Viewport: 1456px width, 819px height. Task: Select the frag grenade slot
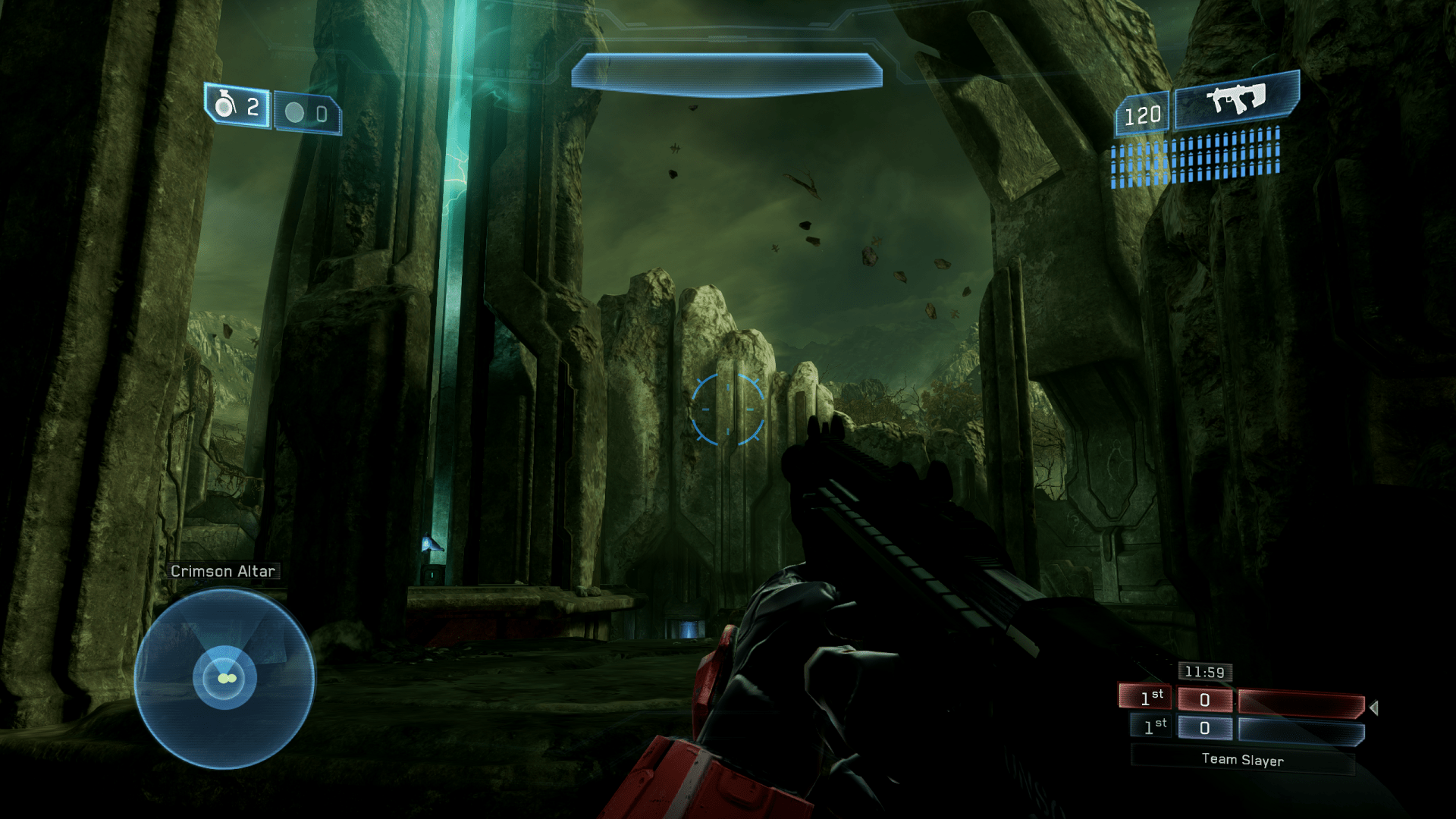237,106
